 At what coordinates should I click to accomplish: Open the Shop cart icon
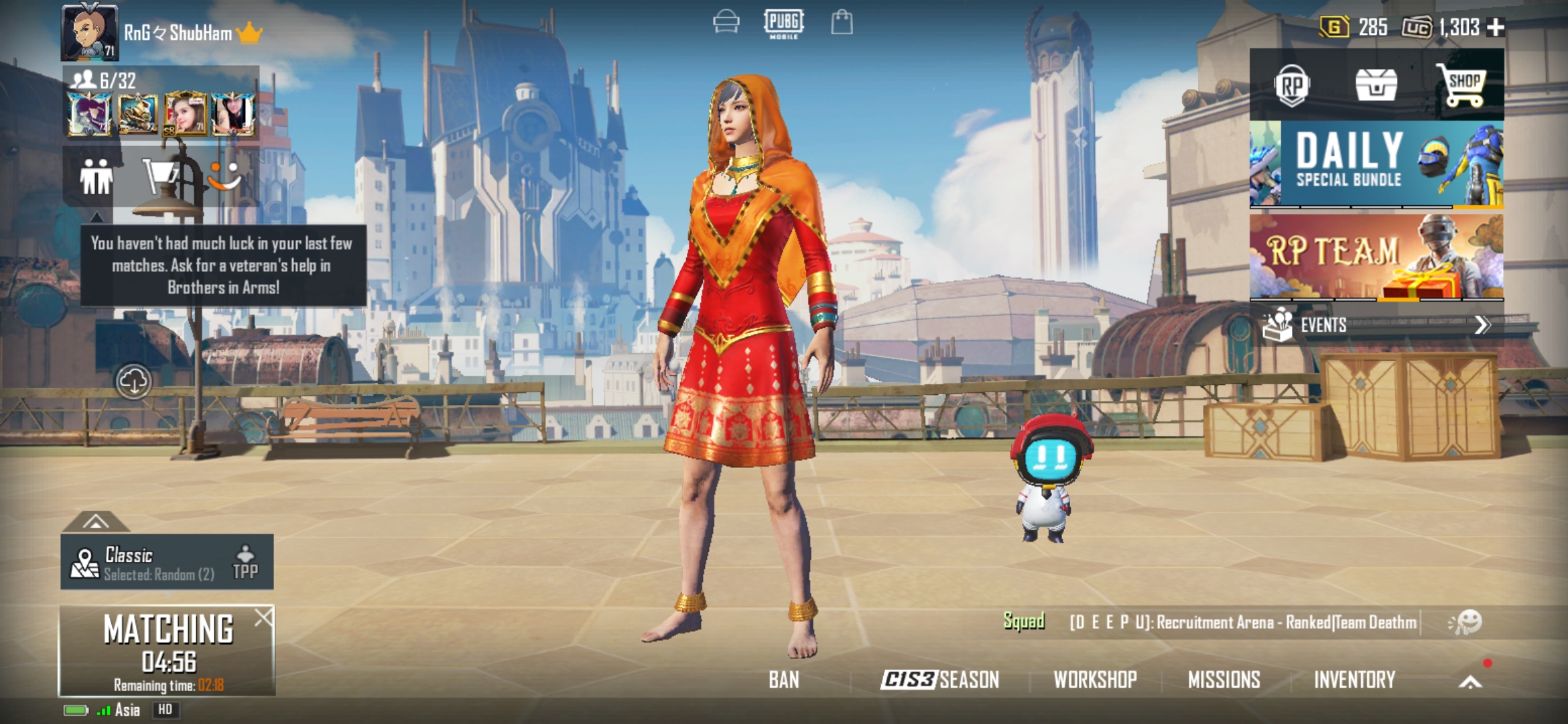point(1465,84)
